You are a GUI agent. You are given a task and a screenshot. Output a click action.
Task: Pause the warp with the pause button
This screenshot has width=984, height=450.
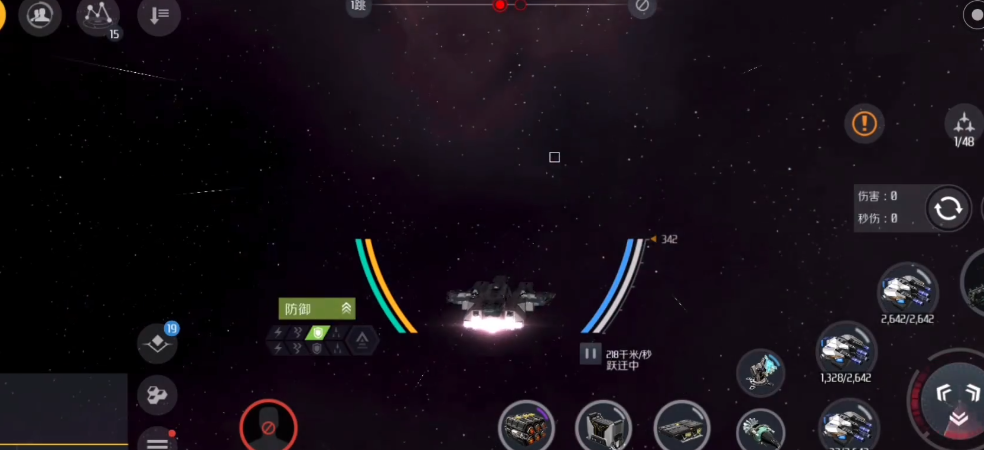coord(590,353)
